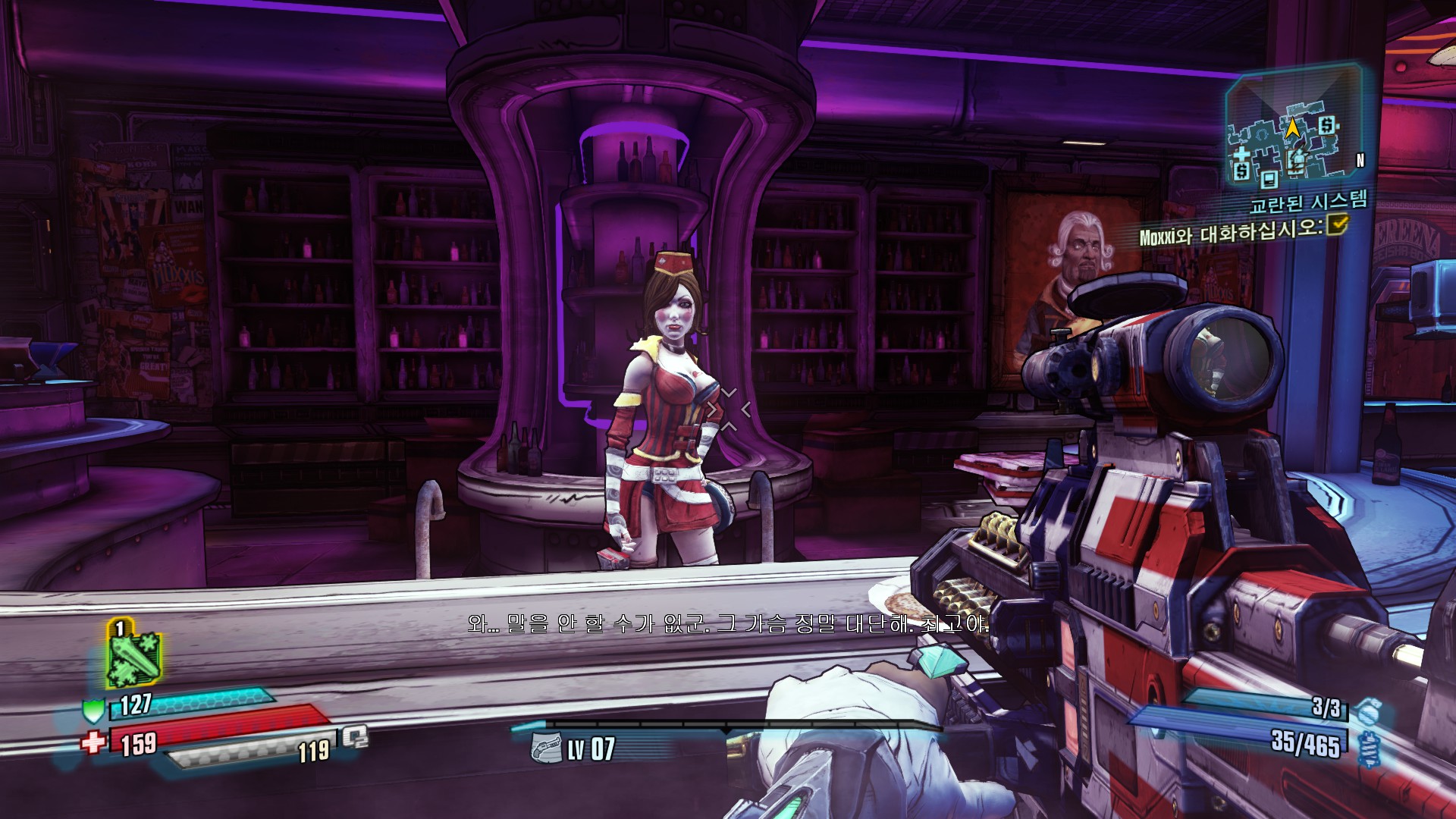
Task: Click the red health cross icon
Action: [x=93, y=741]
